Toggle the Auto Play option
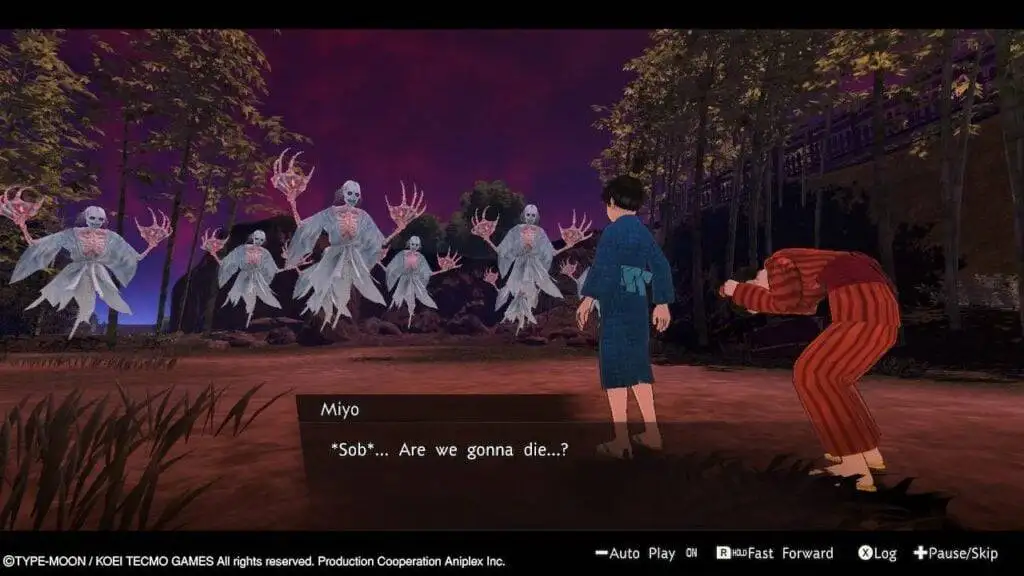The height and width of the screenshot is (576, 1024). tap(647, 553)
